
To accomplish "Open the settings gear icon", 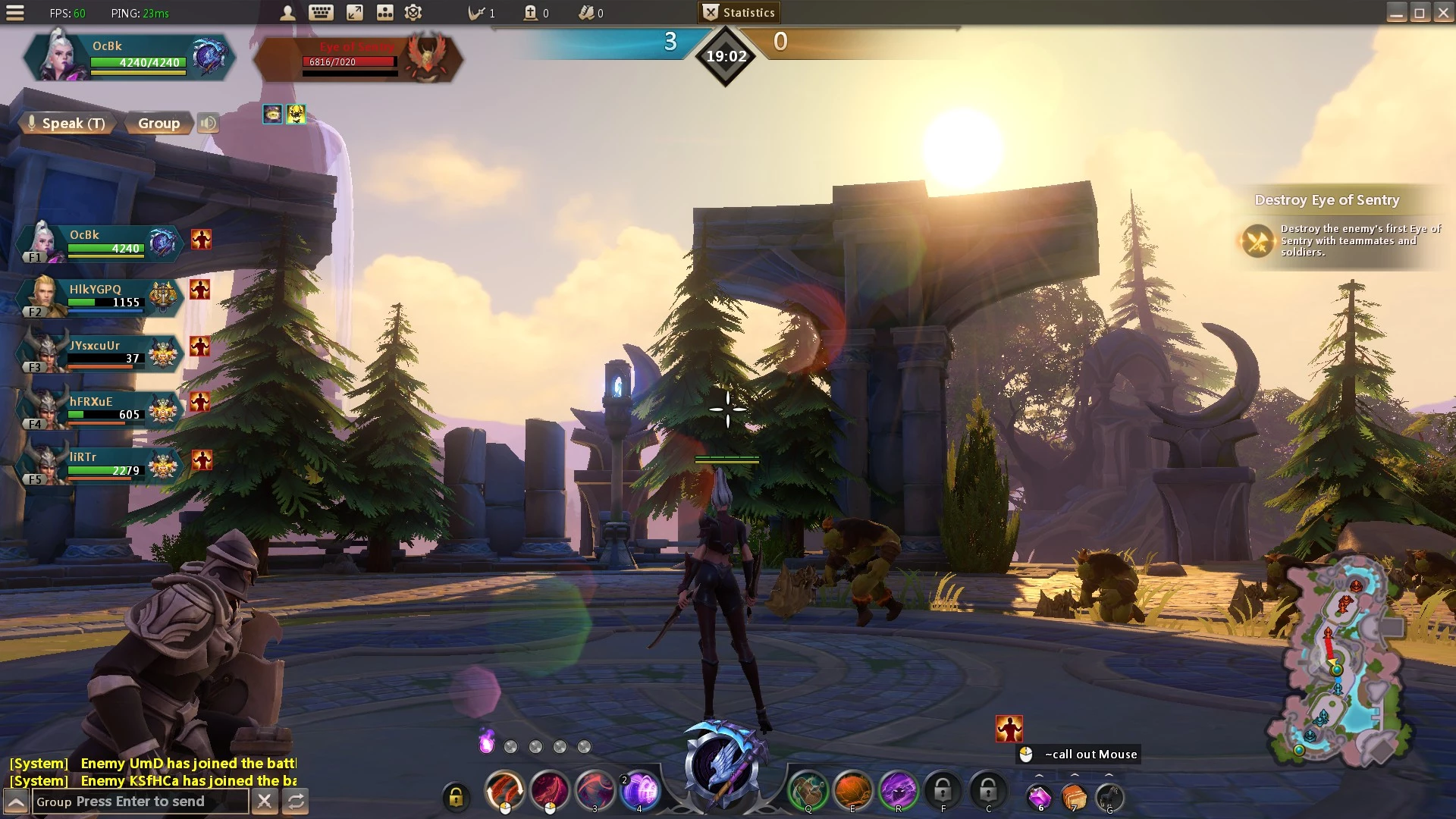I will click(413, 13).
